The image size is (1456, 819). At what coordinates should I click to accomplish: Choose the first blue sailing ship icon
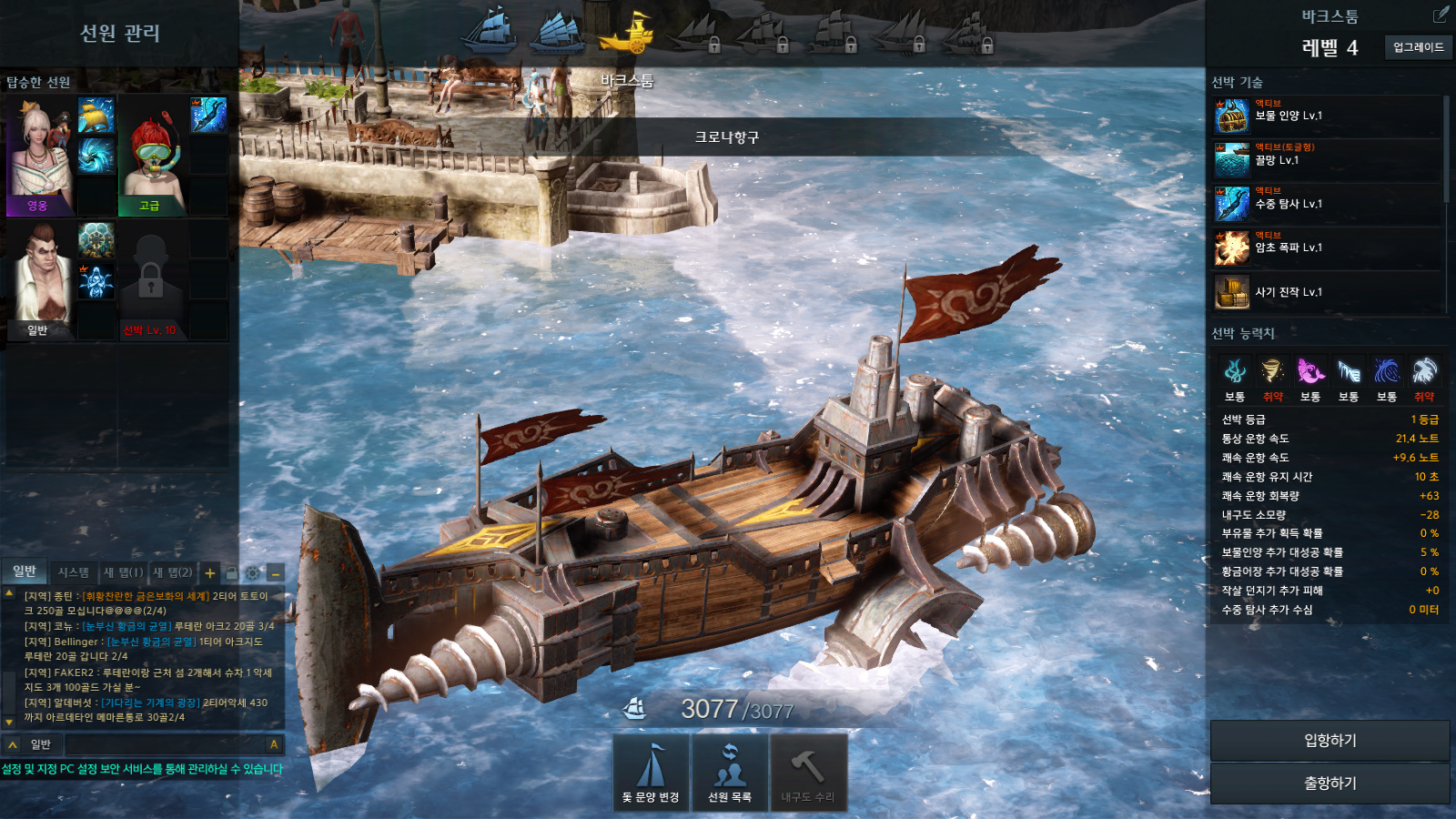pyautogui.click(x=490, y=30)
